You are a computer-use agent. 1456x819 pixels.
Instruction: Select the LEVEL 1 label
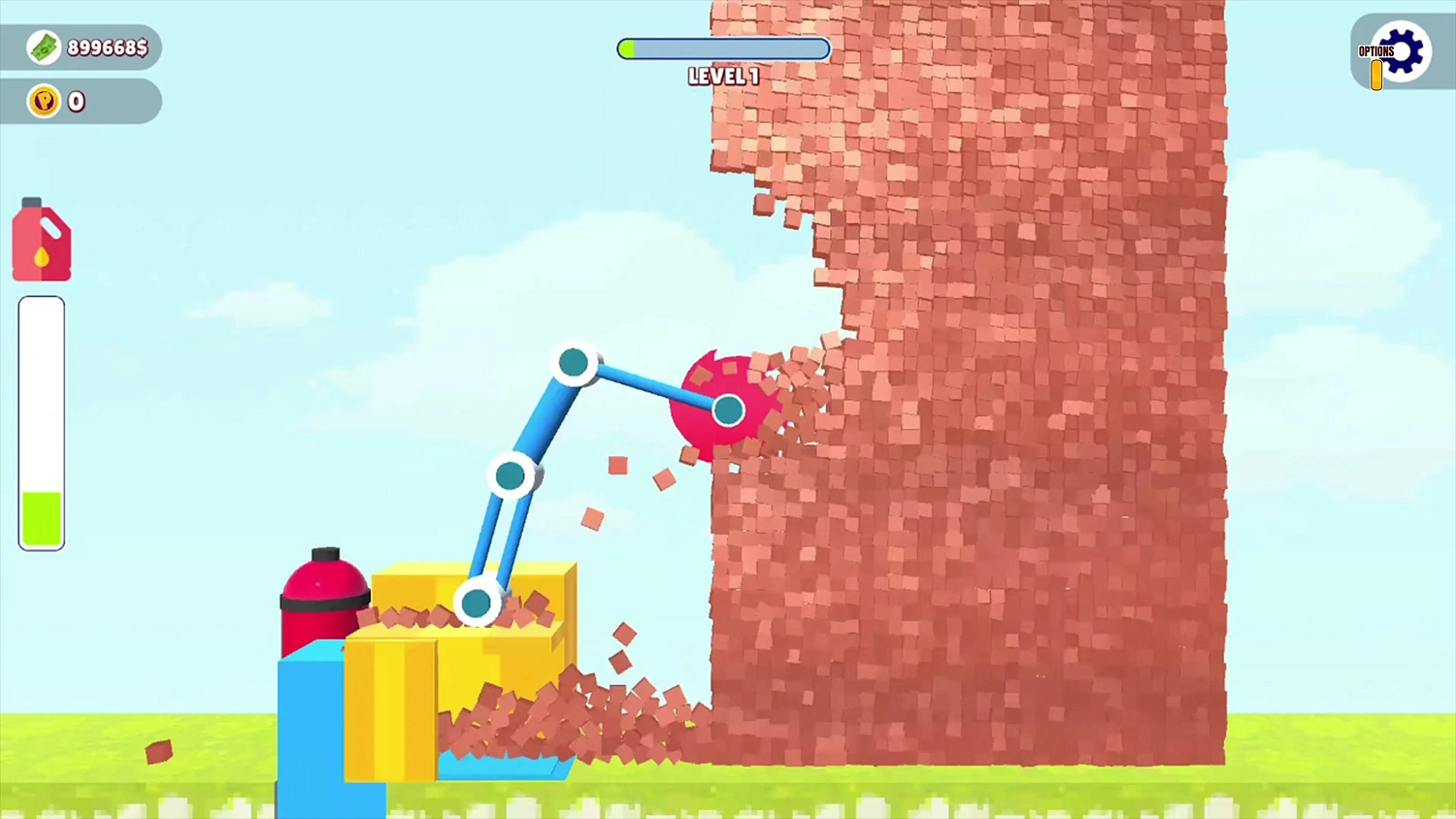pyautogui.click(x=722, y=77)
